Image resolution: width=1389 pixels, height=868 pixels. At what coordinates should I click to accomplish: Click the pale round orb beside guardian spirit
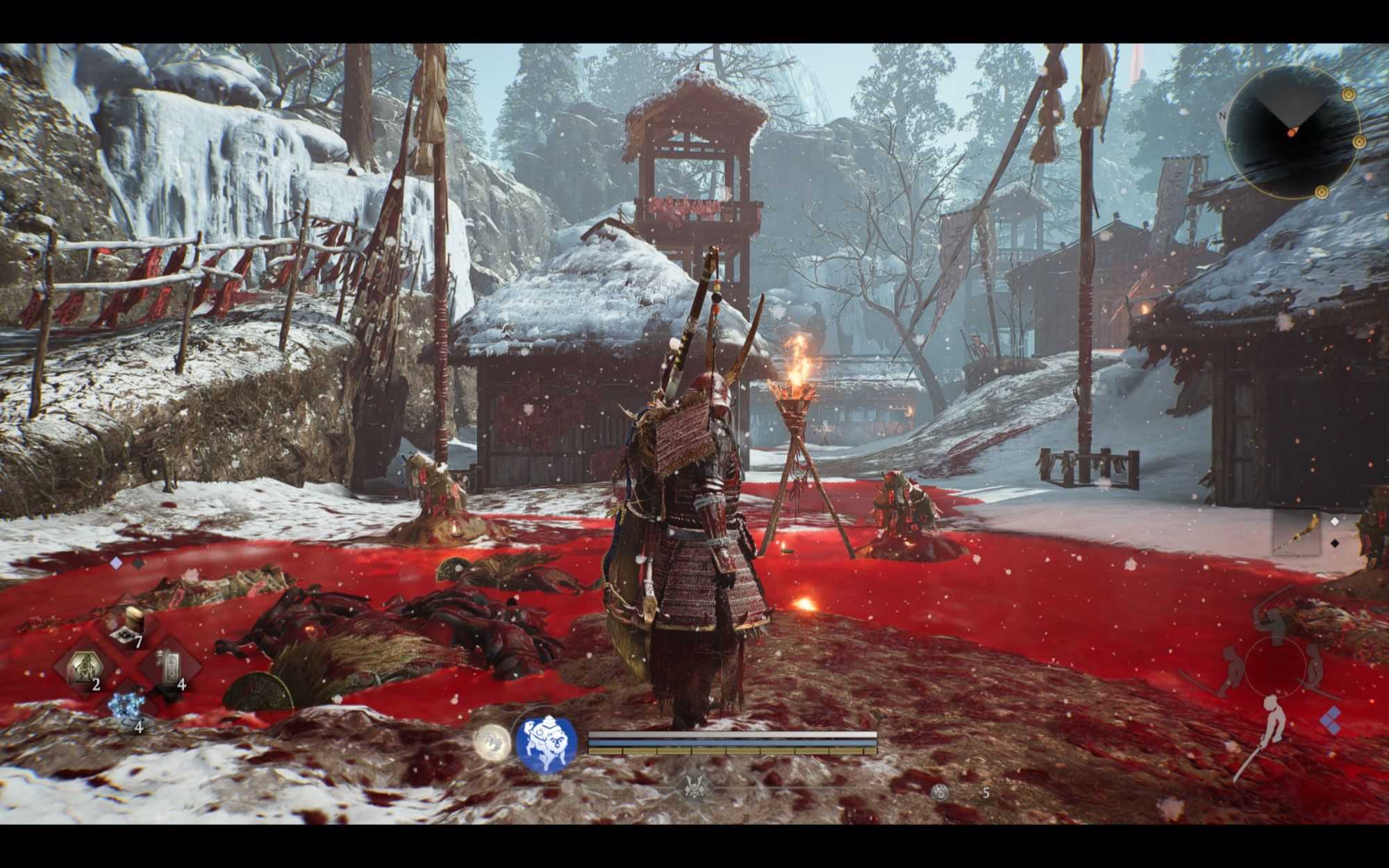pos(492,742)
